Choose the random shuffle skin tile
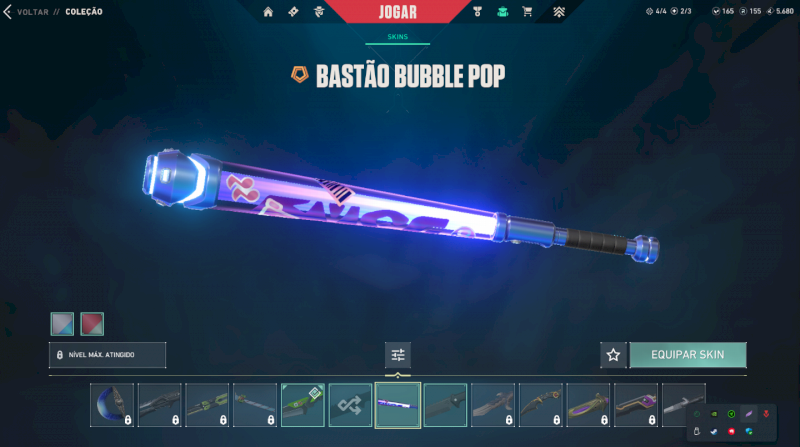 (x=350, y=405)
